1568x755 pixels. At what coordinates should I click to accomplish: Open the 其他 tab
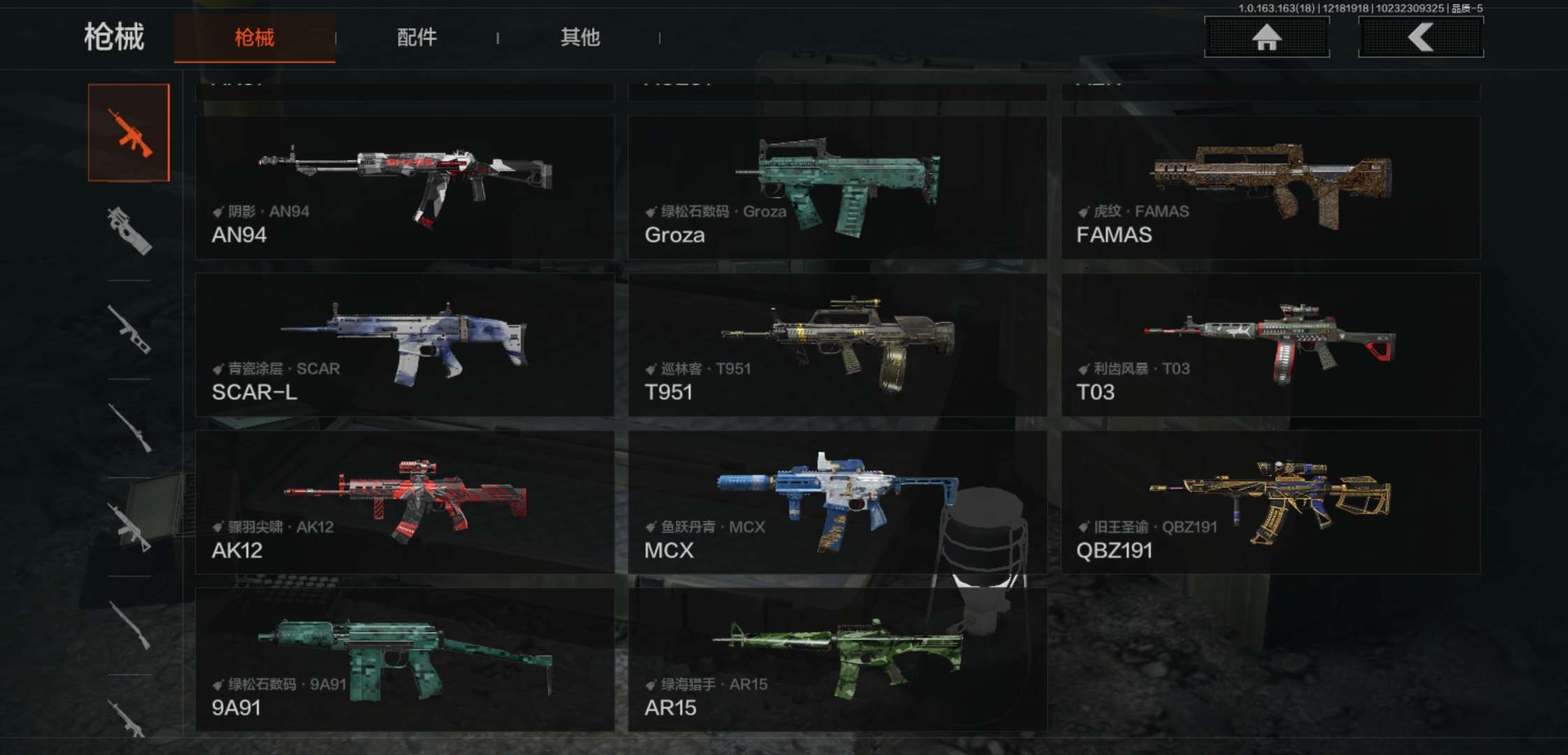pyautogui.click(x=580, y=37)
